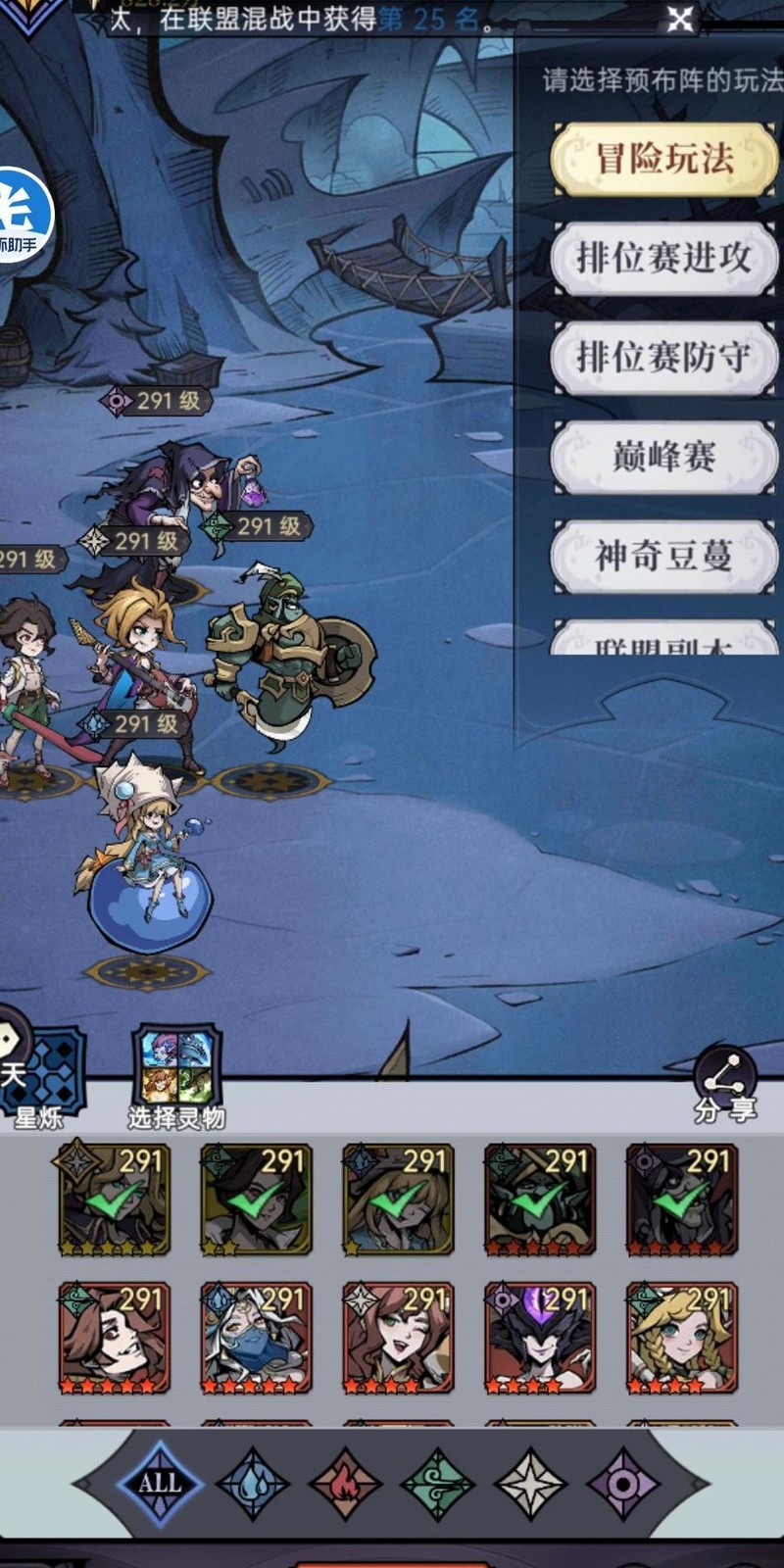This screenshot has height=1568, width=784.
Task: Choose the 排位赛防守 option
Action: [x=664, y=357]
